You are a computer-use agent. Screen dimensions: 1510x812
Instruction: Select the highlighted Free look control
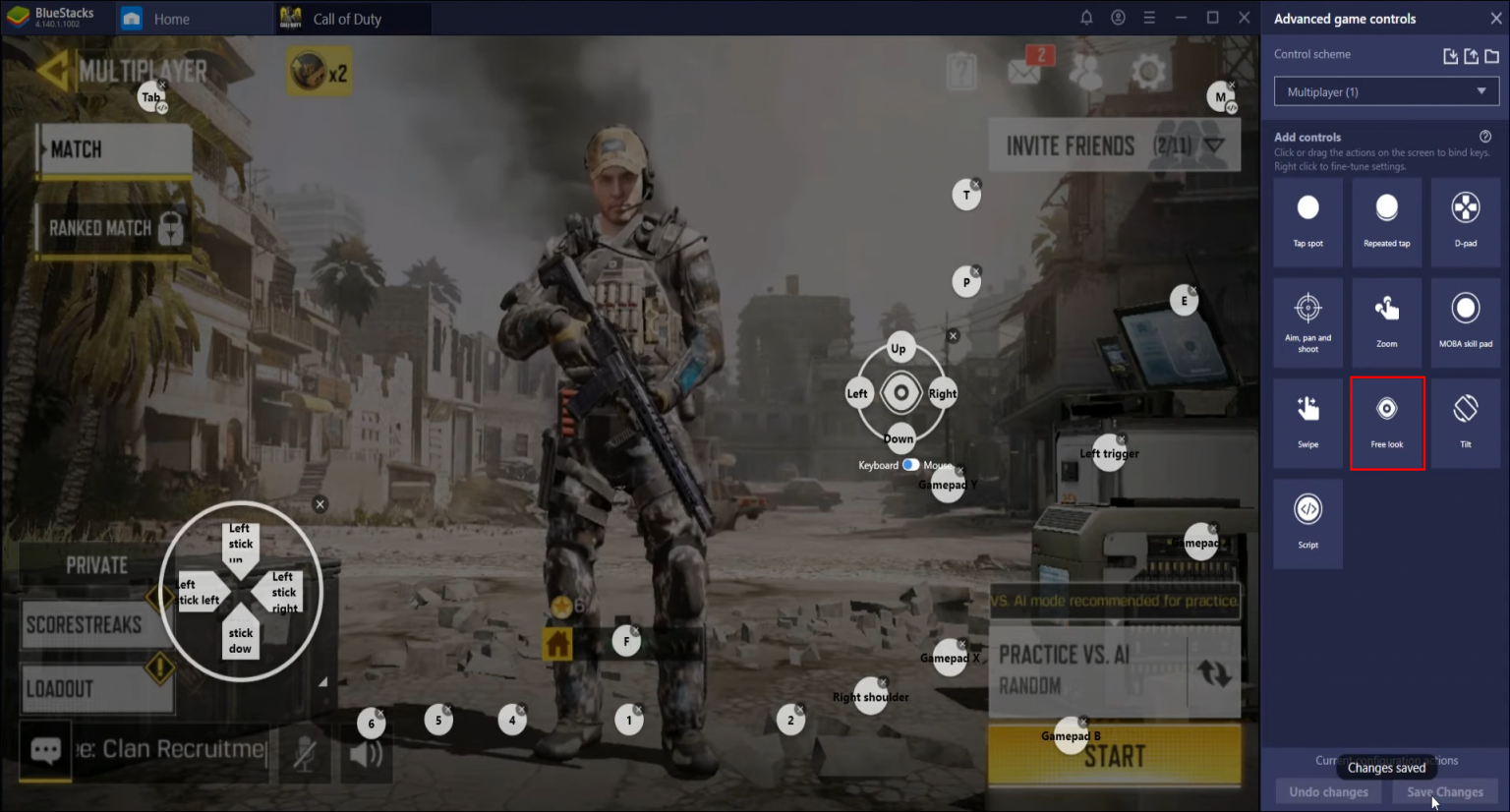[1387, 423]
